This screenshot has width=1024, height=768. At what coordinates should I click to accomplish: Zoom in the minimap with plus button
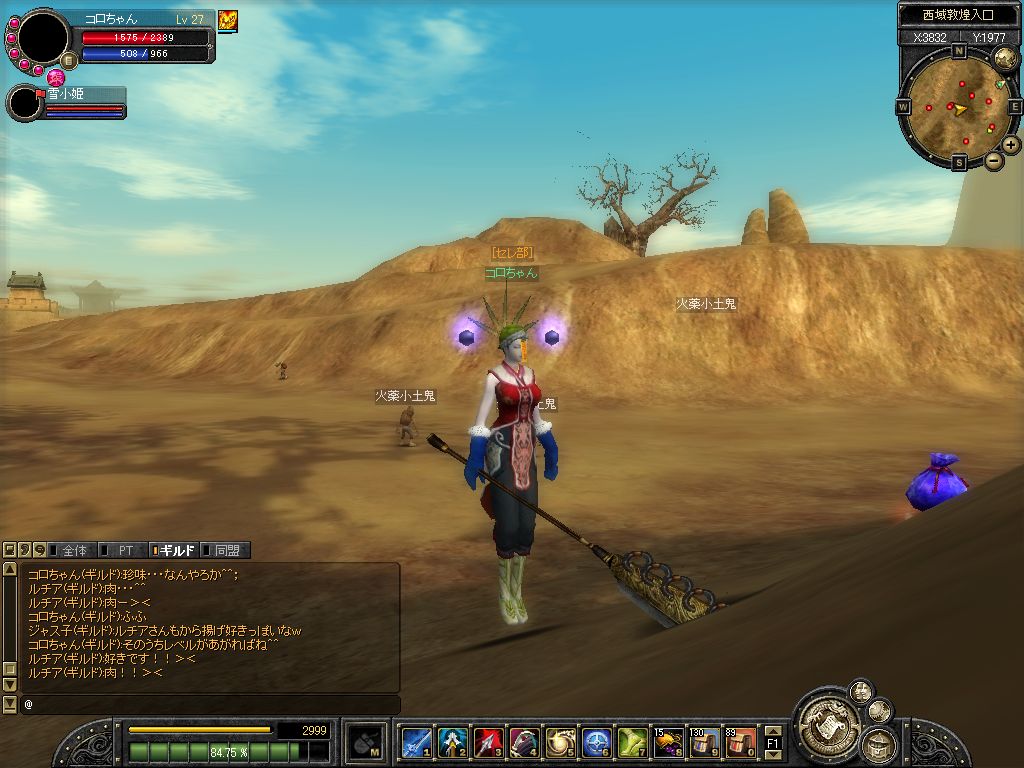(x=1012, y=144)
